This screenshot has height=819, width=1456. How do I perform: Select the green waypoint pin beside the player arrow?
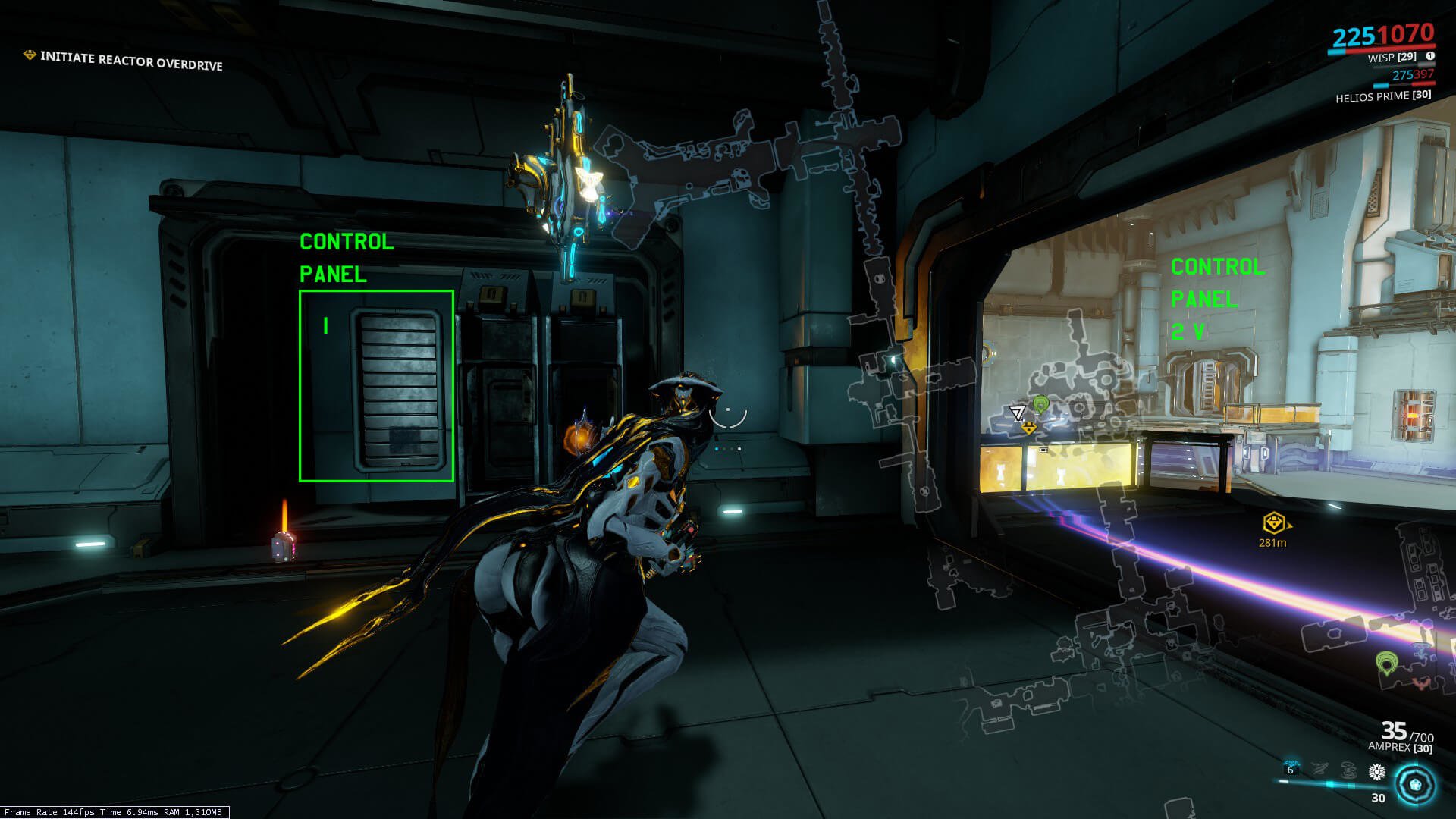coord(1041,404)
